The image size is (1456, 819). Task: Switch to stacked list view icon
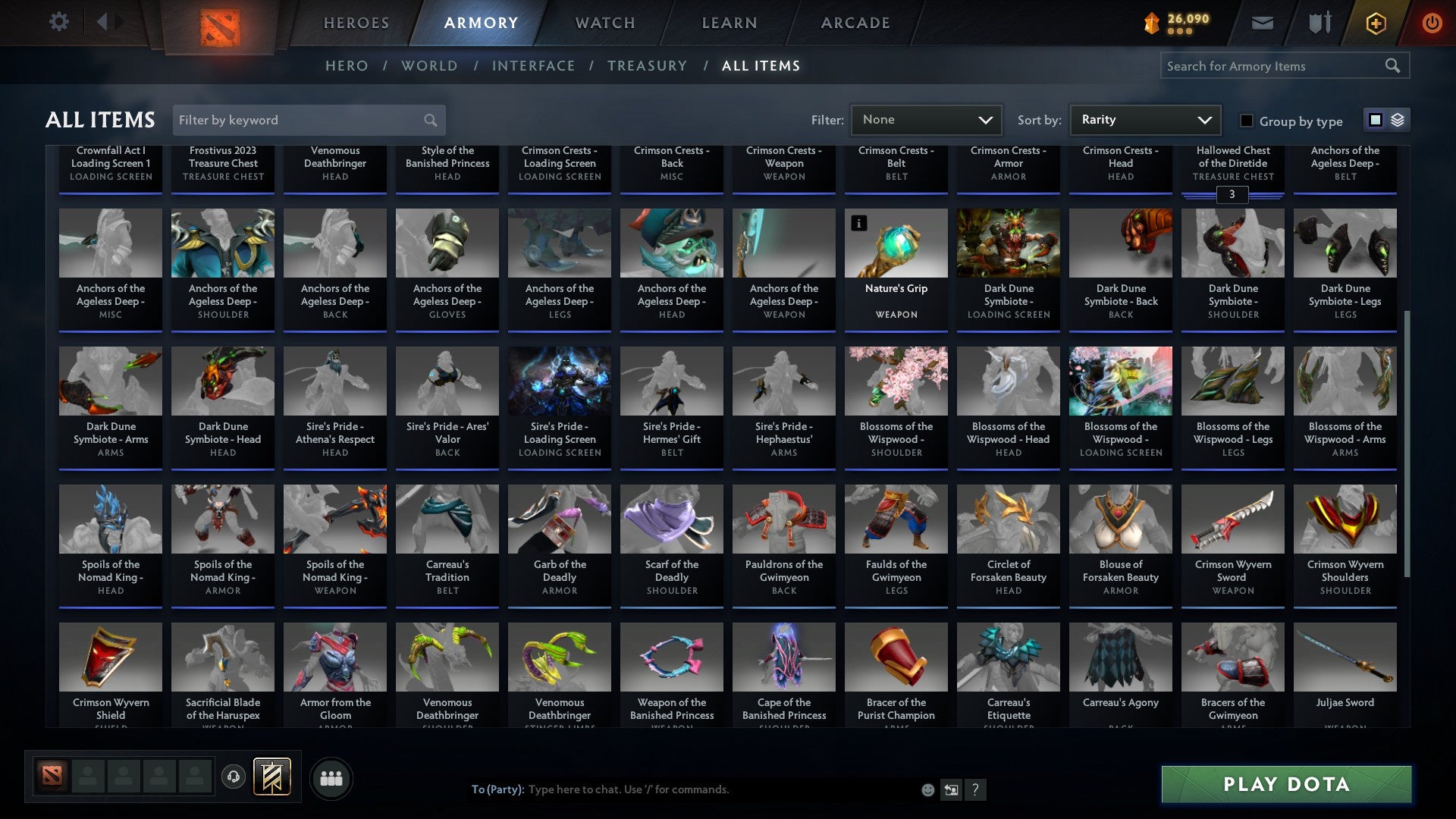pyautogui.click(x=1398, y=120)
